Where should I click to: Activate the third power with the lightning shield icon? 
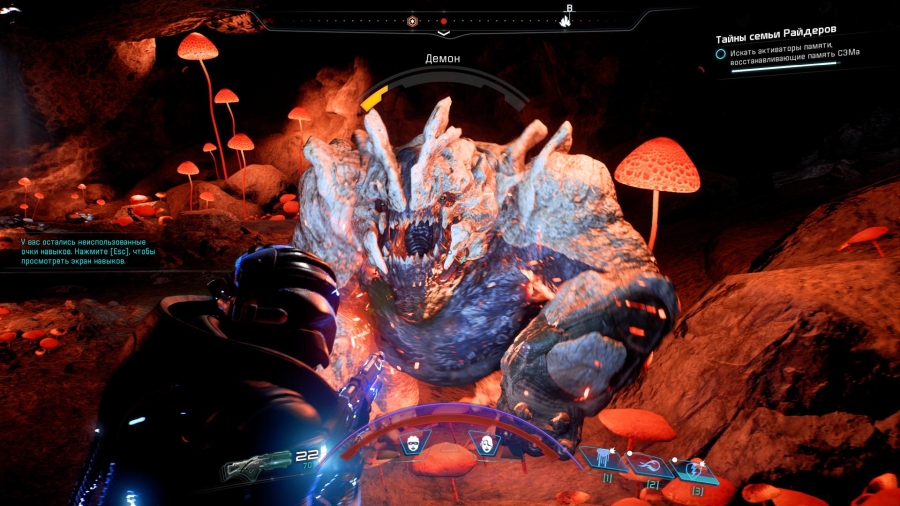pyautogui.click(x=694, y=469)
